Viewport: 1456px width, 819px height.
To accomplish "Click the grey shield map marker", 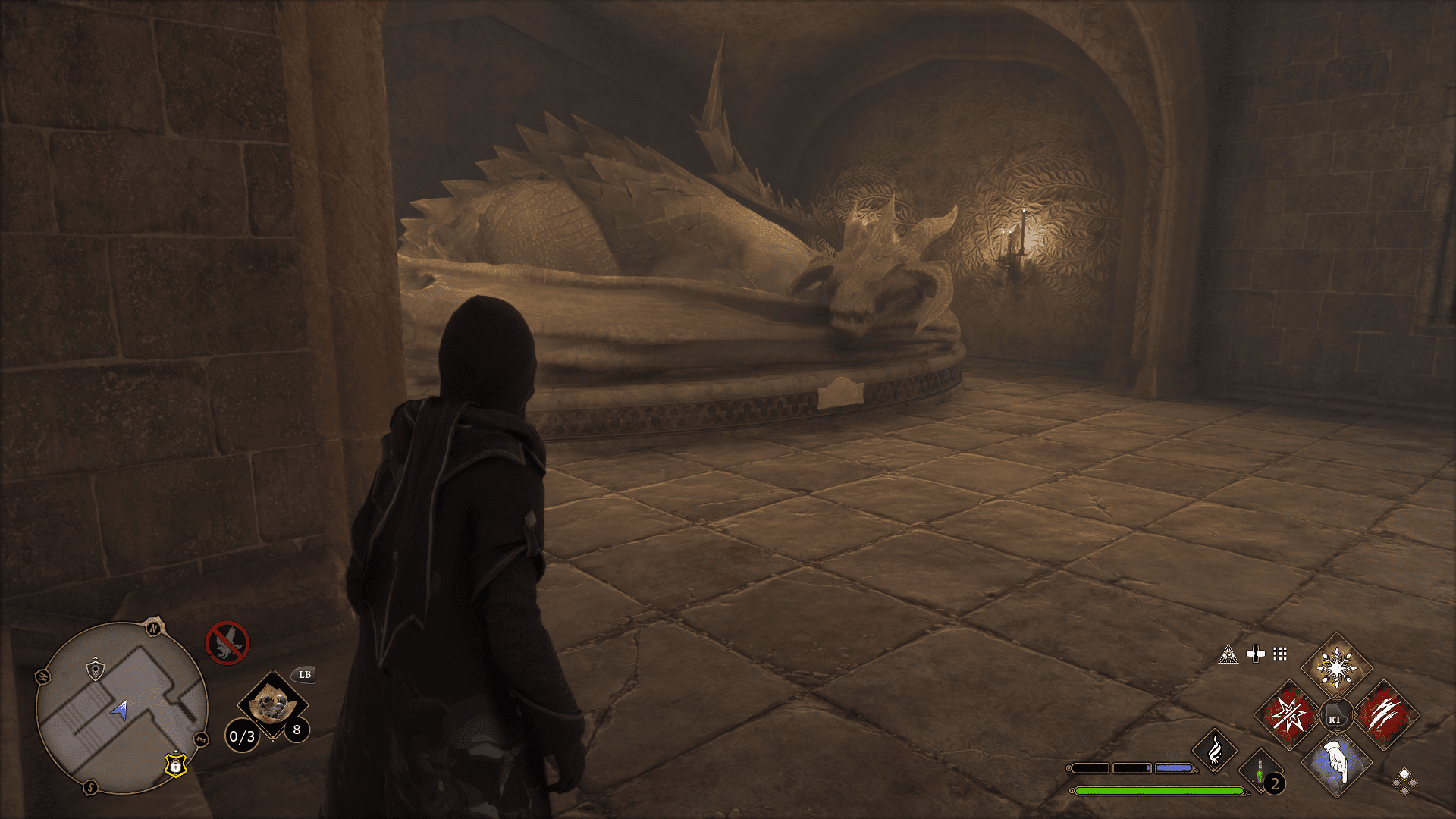I will point(95,669).
